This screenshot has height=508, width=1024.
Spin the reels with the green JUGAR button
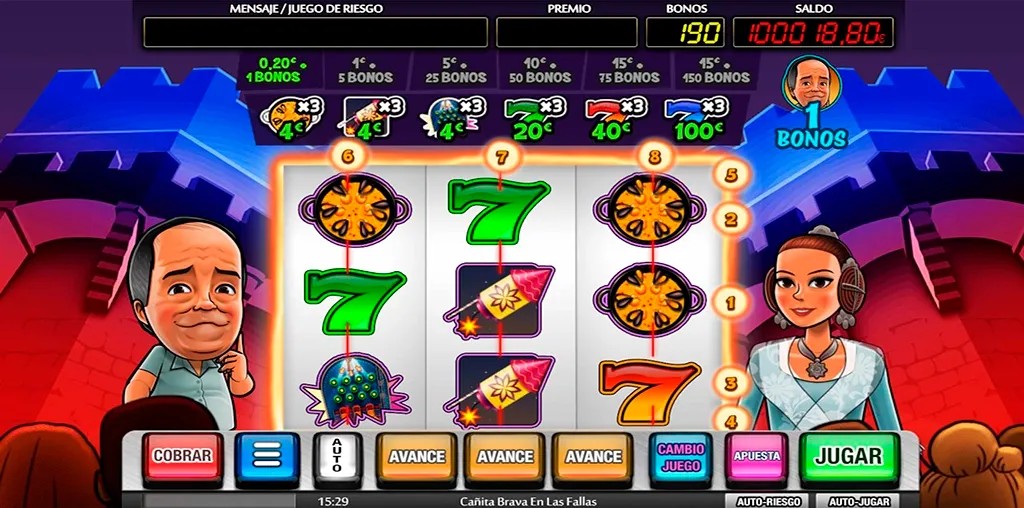(849, 457)
